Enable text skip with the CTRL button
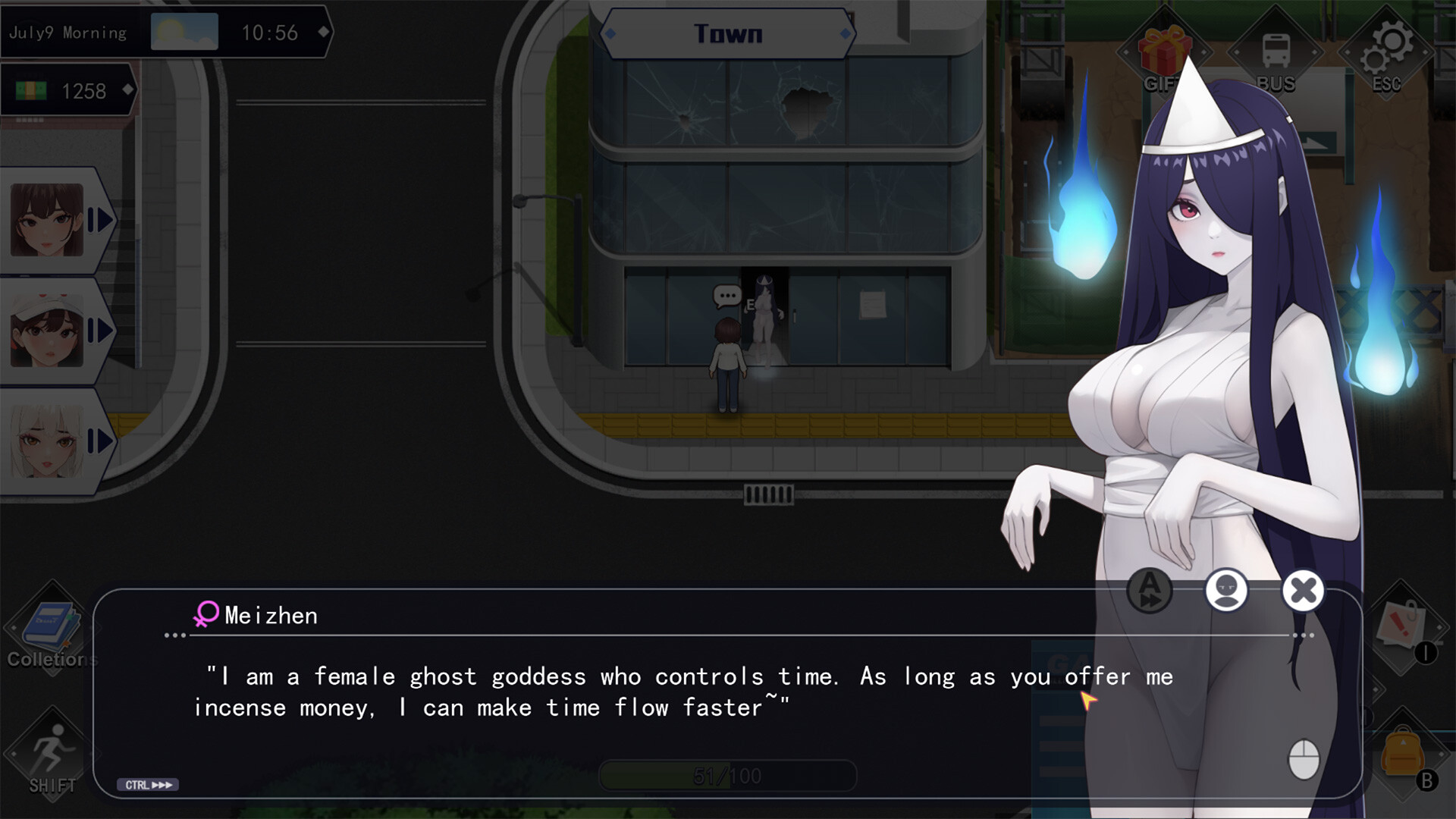The width and height of the screenshot is (1456, 819). pos(149,786)
